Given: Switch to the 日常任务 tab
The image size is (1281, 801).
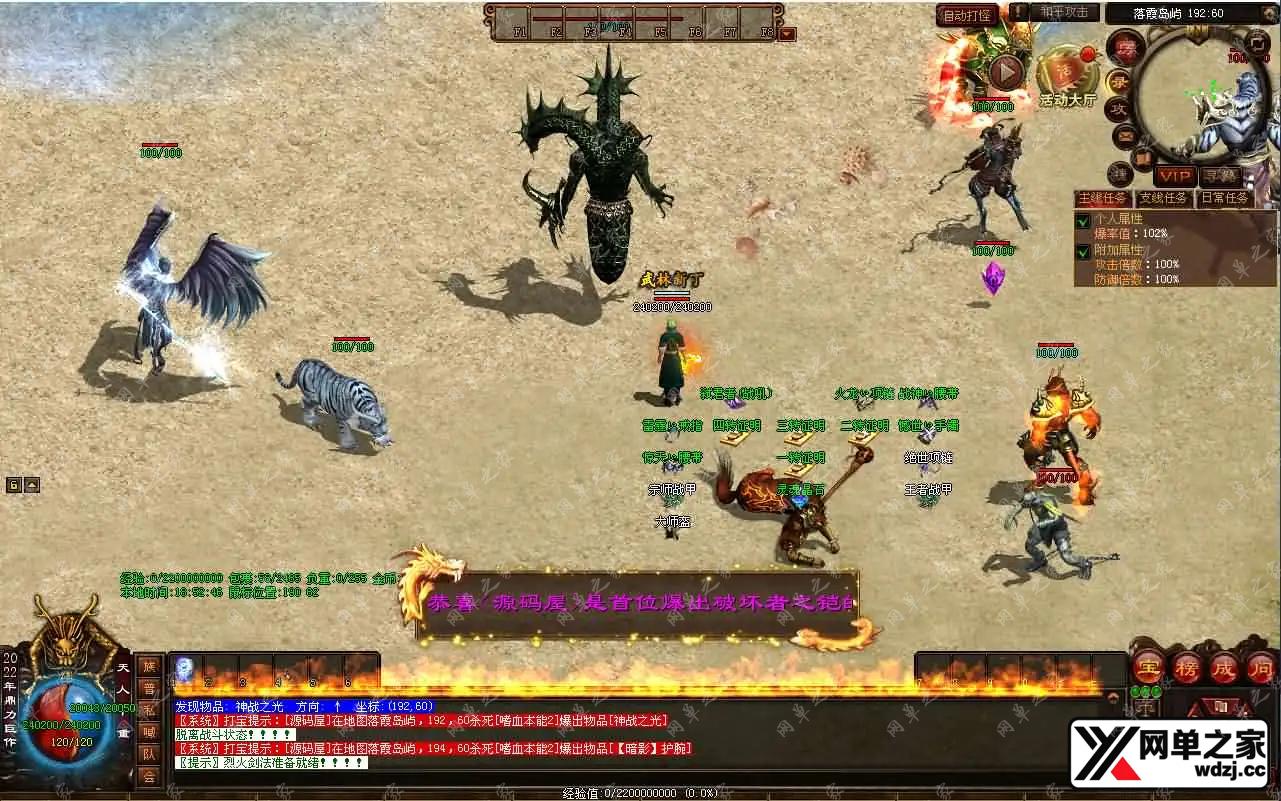Looking at the screenshot, I should [x=1225, y=198].
